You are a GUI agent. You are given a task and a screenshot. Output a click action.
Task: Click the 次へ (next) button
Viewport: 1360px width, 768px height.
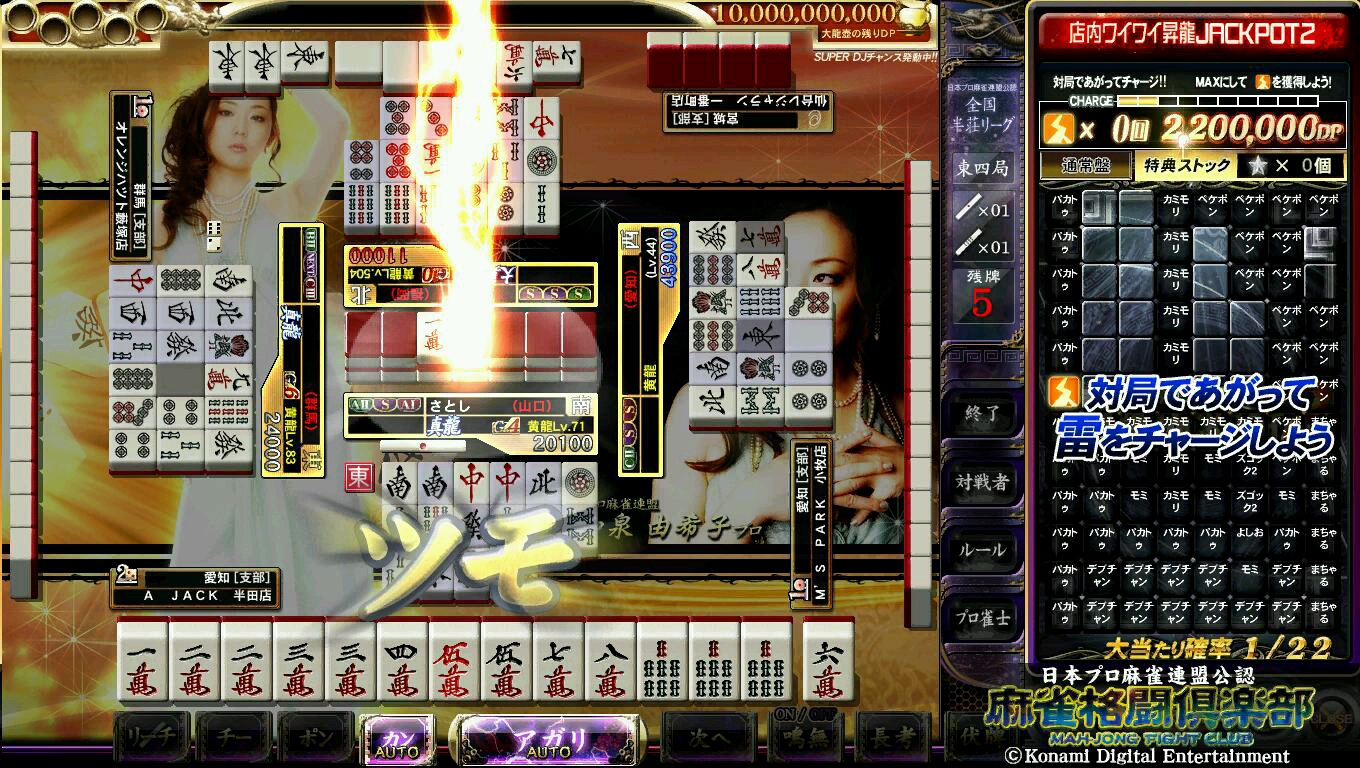click(709, 740)
